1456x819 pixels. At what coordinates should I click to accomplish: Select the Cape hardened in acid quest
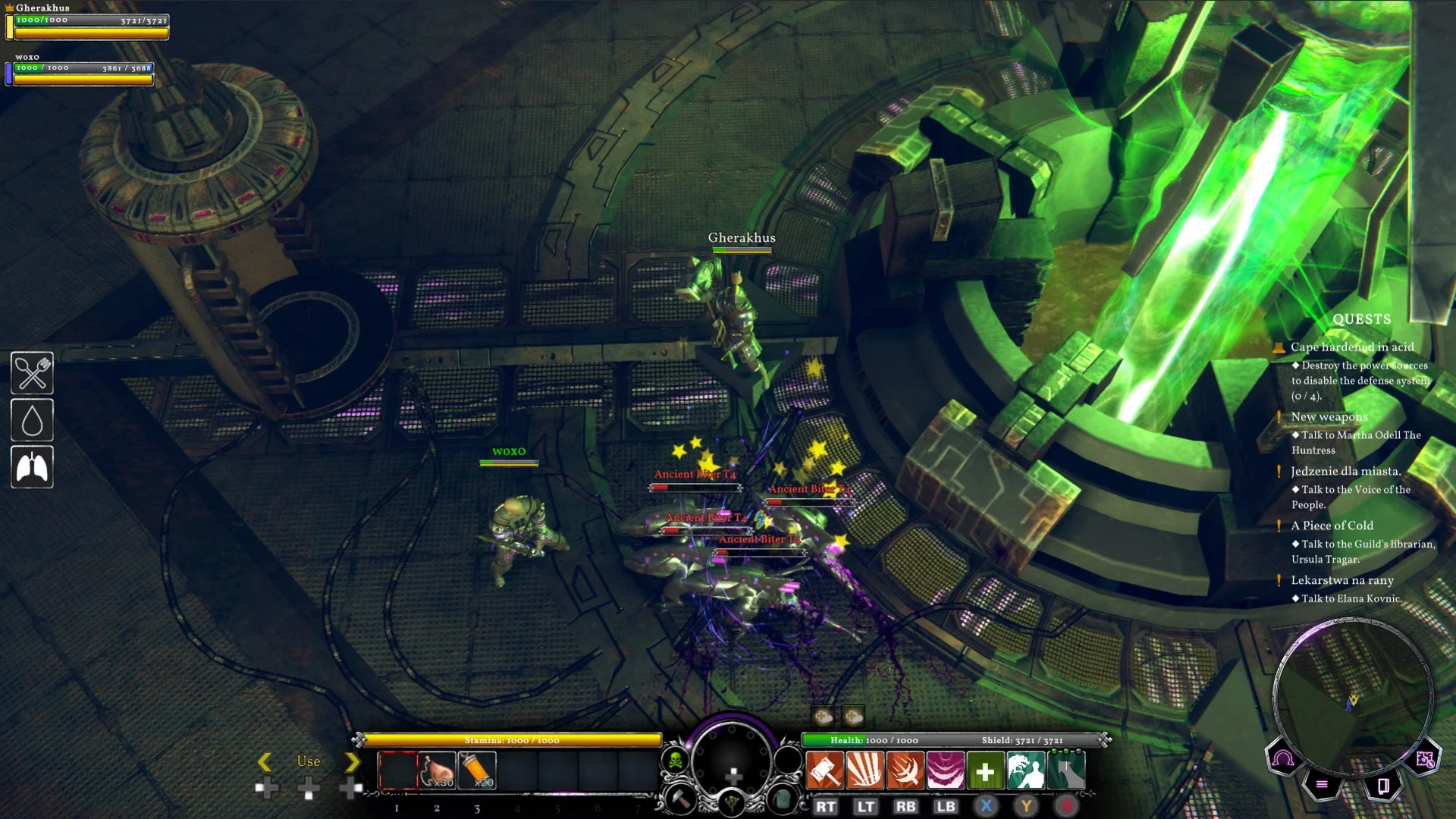pyautogui.click(x=1352, y=347)
